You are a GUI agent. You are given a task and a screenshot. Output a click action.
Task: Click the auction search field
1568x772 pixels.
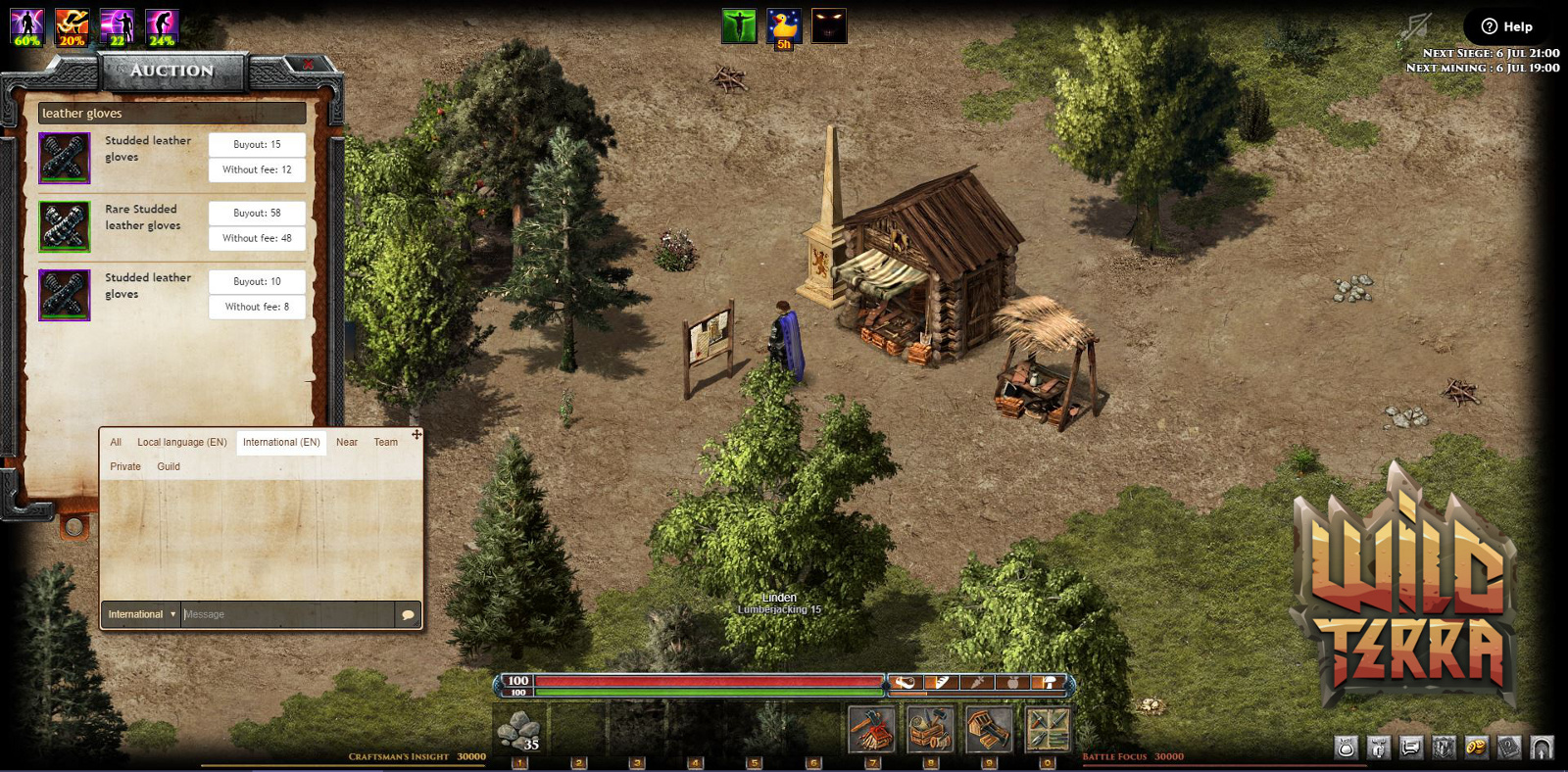(171, 114)
